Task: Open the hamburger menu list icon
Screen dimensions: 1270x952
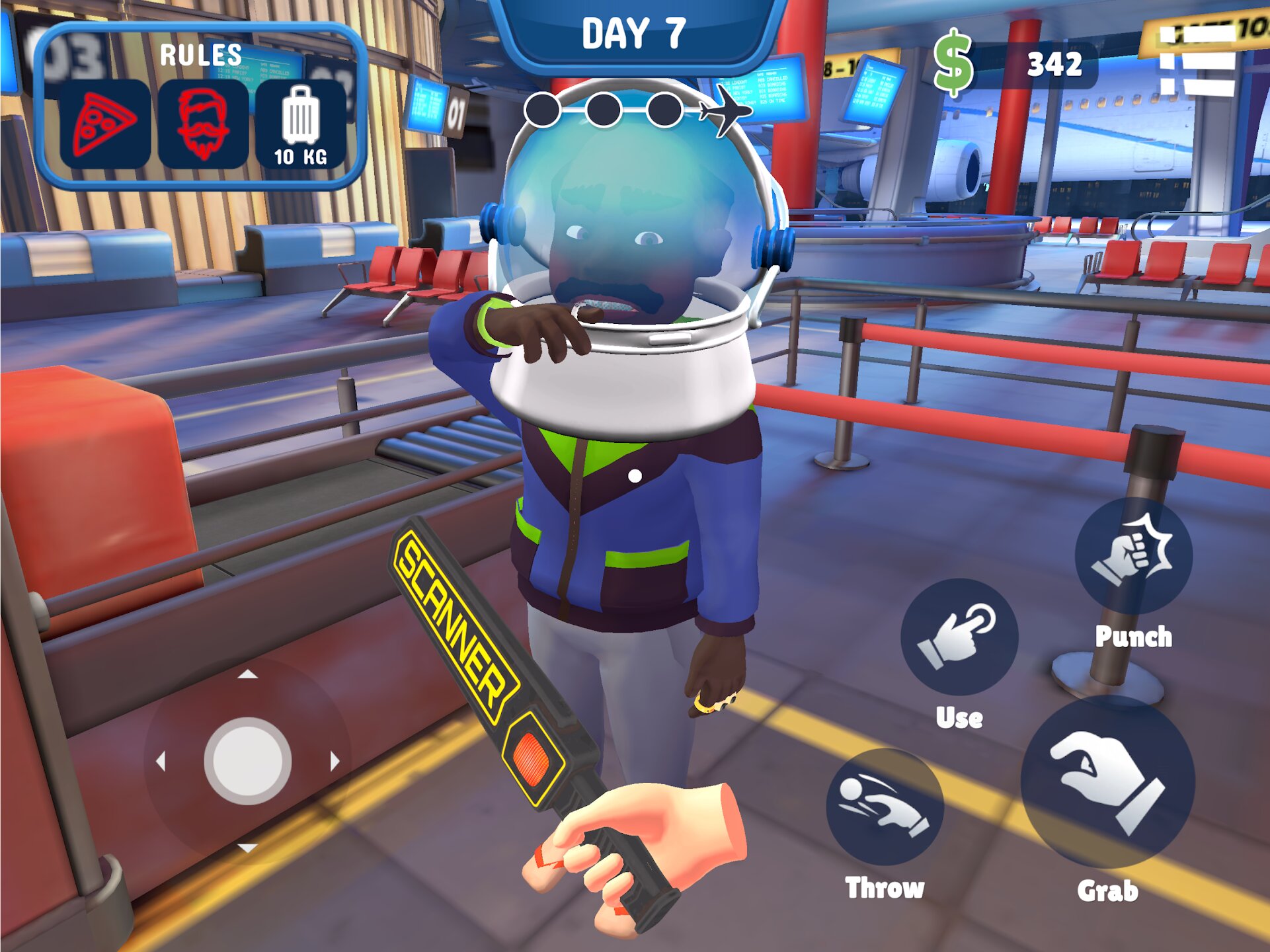Action: (x=1197, y=61)
